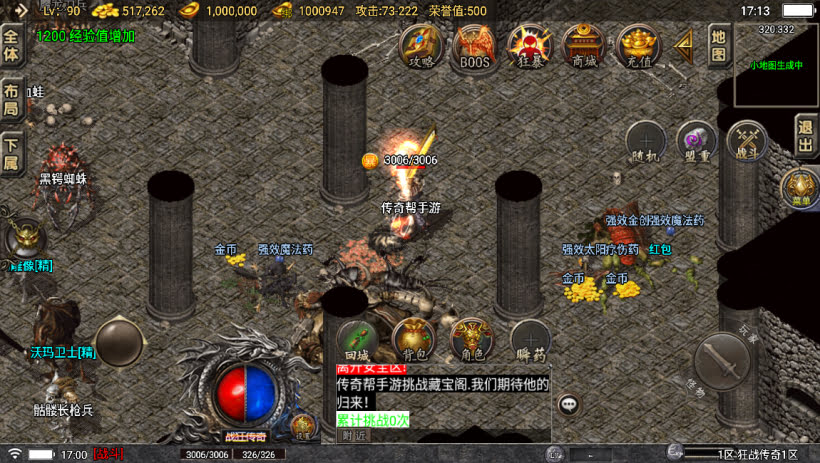Use the 随机 random teleport button
Image resolution: width=820 pixels, height=463 pixels.
(x=645, y=140)
